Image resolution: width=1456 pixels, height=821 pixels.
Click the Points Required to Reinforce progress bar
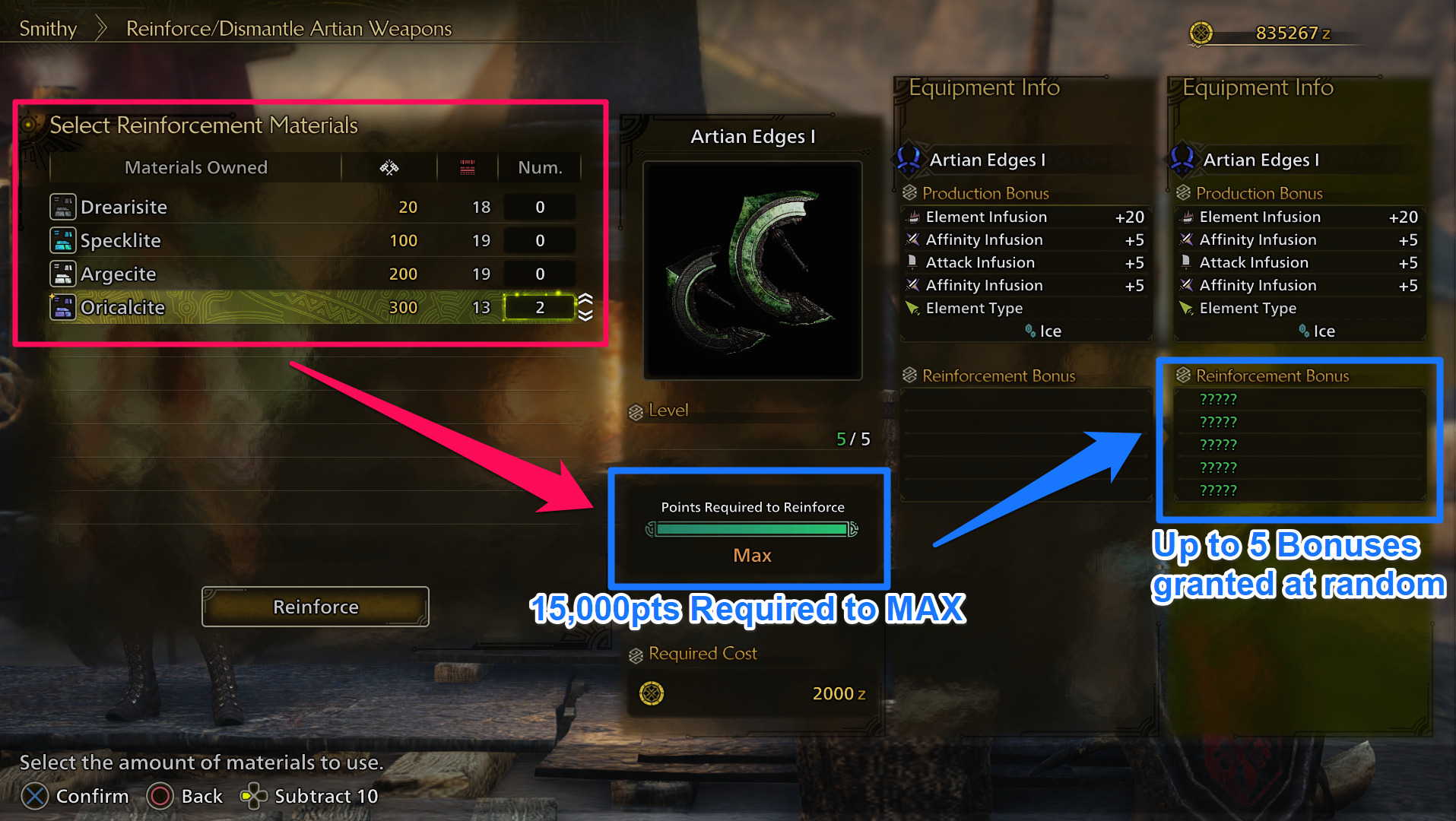pos(751,529)
